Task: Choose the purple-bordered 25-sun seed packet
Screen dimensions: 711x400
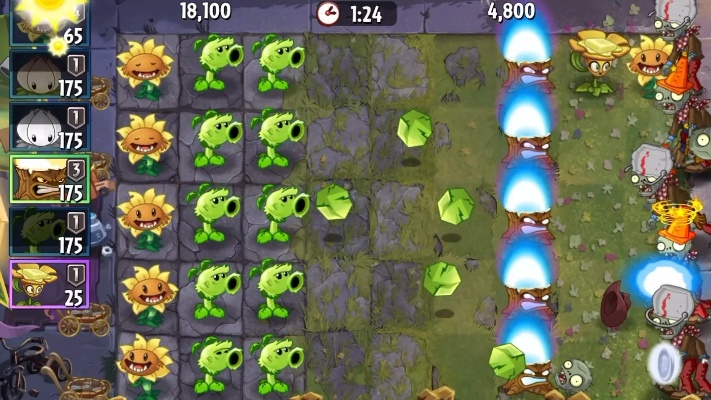Action: (x=48, y=283)
